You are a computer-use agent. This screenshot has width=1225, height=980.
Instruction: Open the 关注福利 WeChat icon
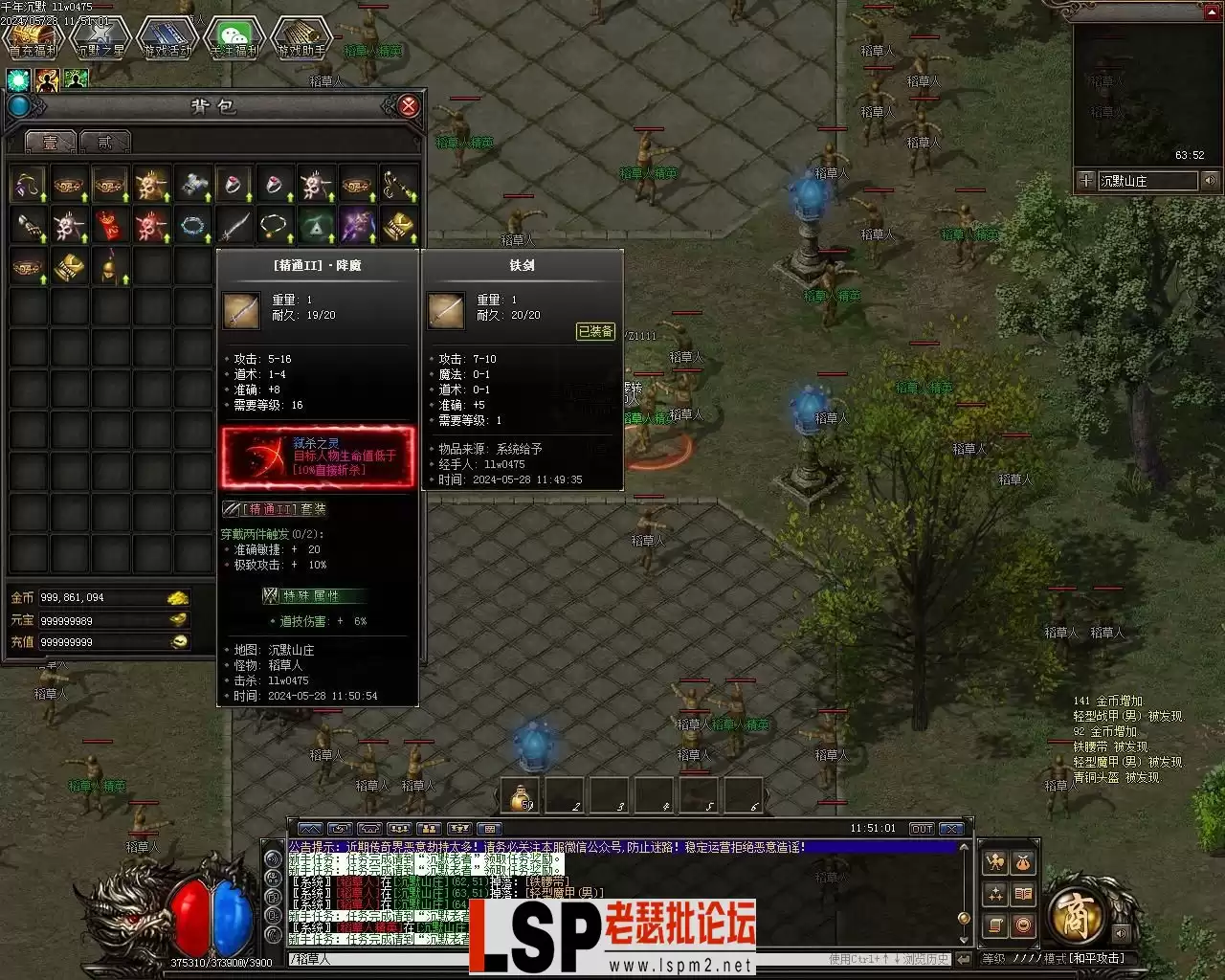coord(234,38)
